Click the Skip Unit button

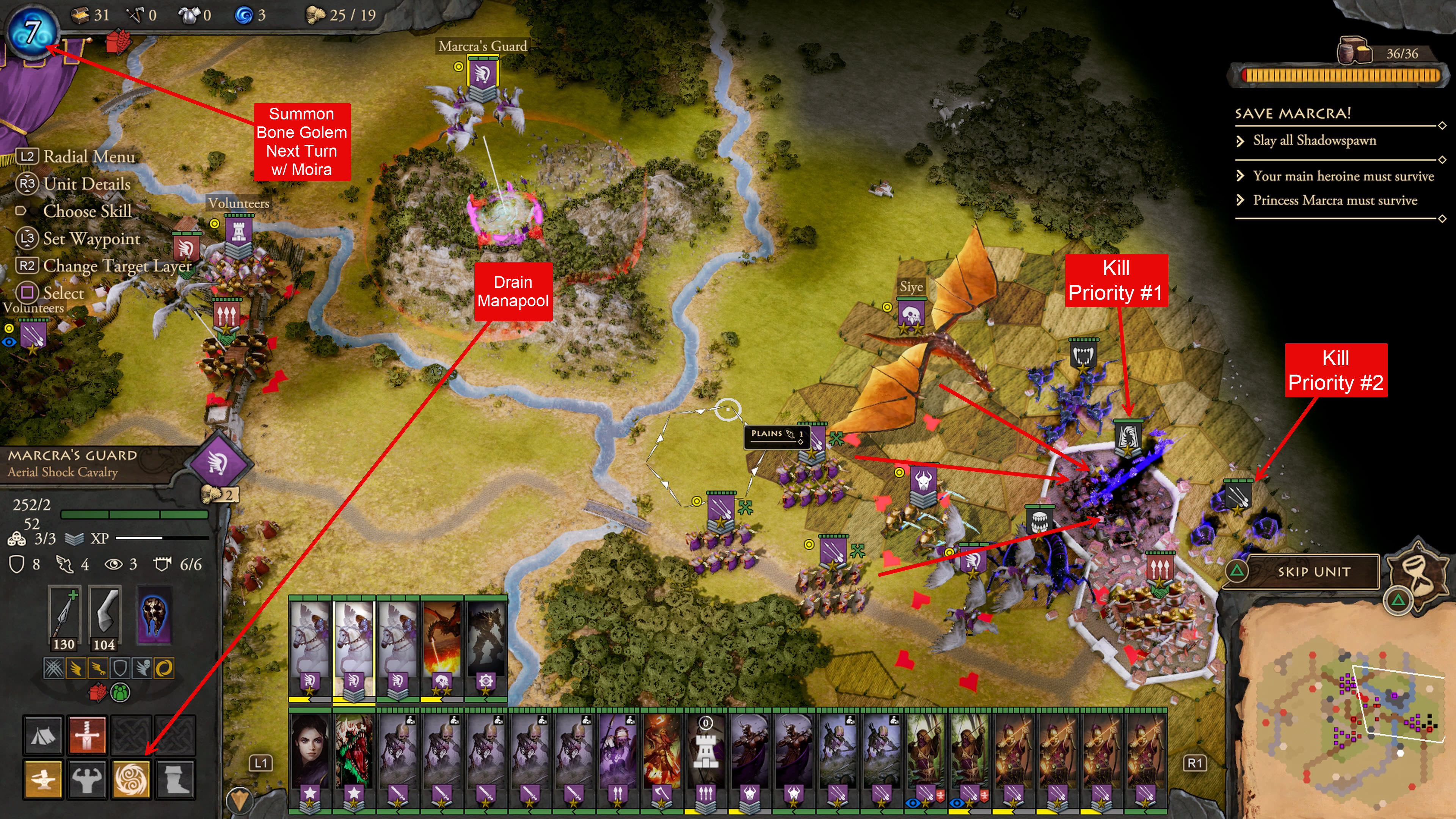pos(1313,572)
